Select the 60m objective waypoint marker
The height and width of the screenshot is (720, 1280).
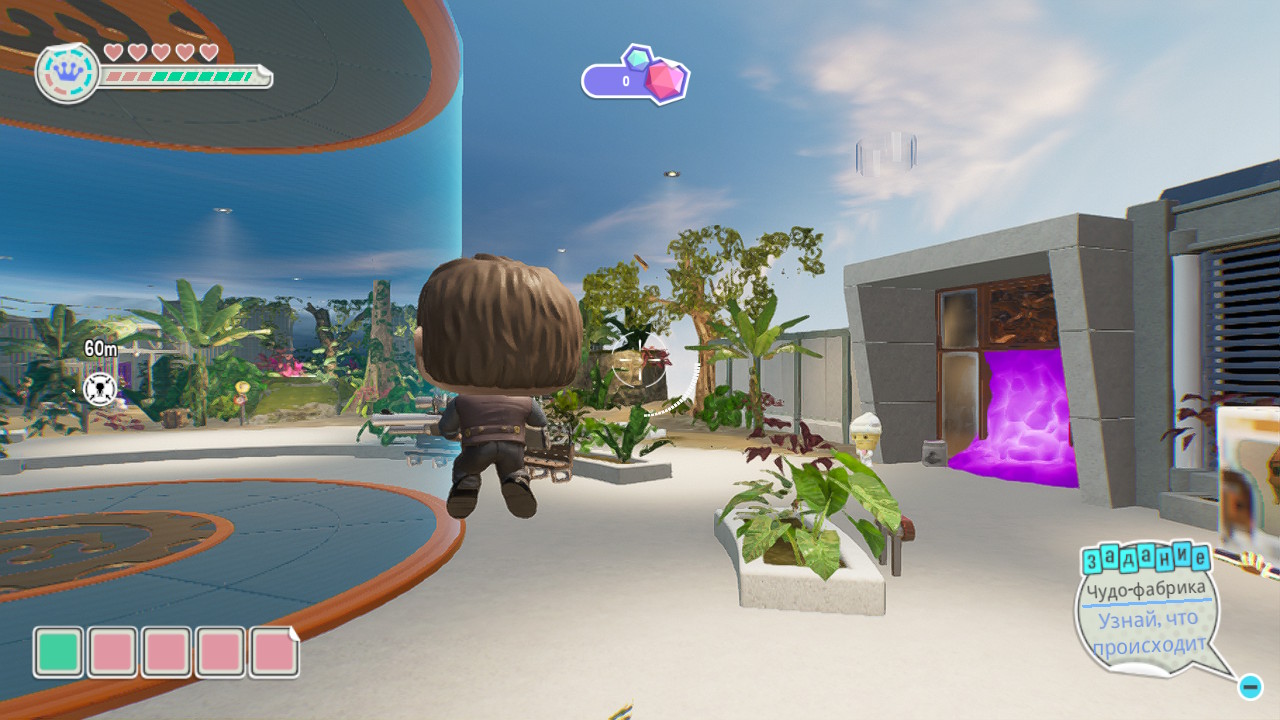pos(100,386)
